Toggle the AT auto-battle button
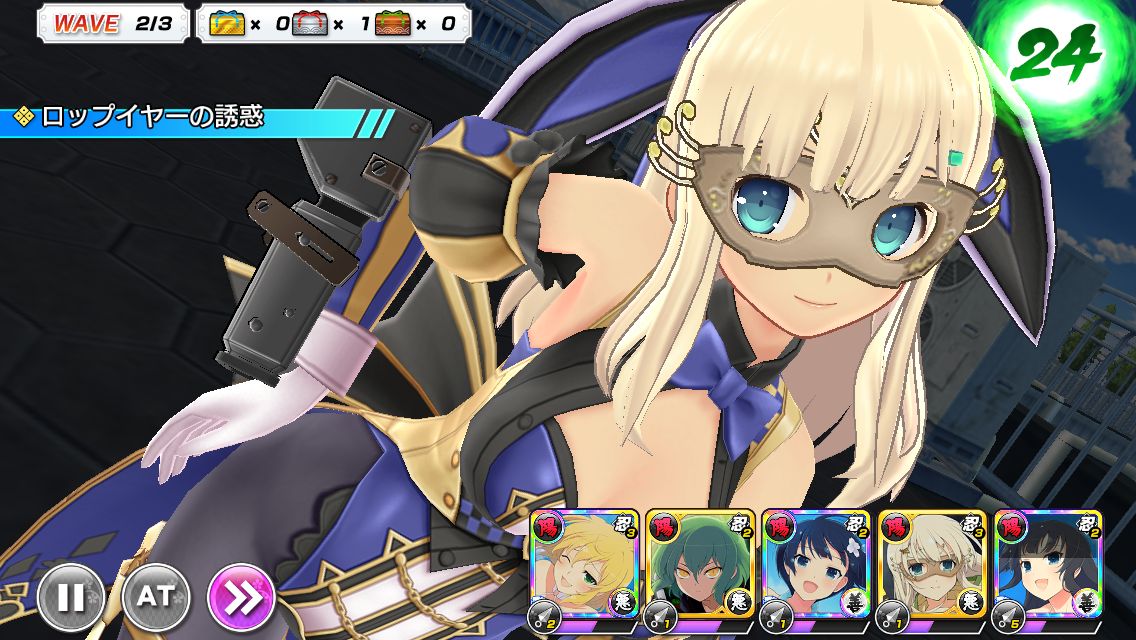 tap(155, 597)
